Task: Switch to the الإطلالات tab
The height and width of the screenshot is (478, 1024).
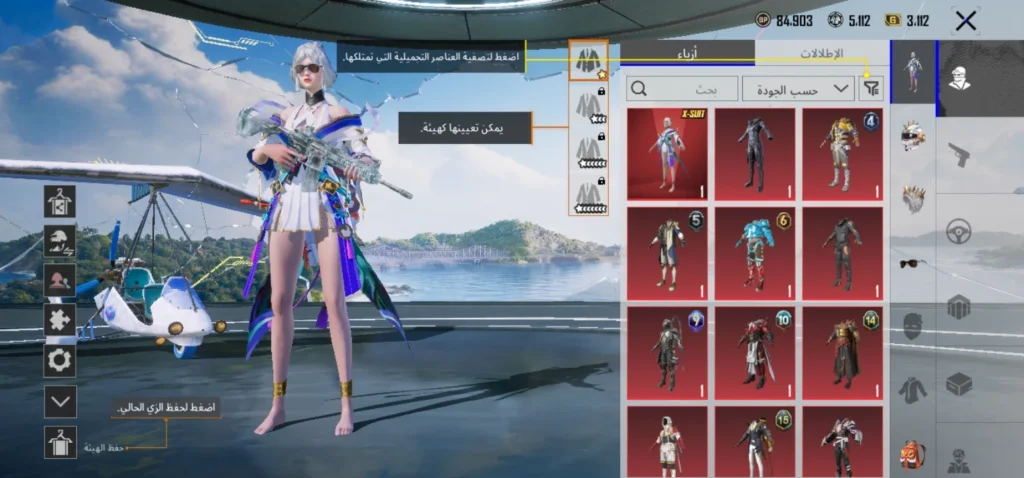Action: tap(821, 54)
